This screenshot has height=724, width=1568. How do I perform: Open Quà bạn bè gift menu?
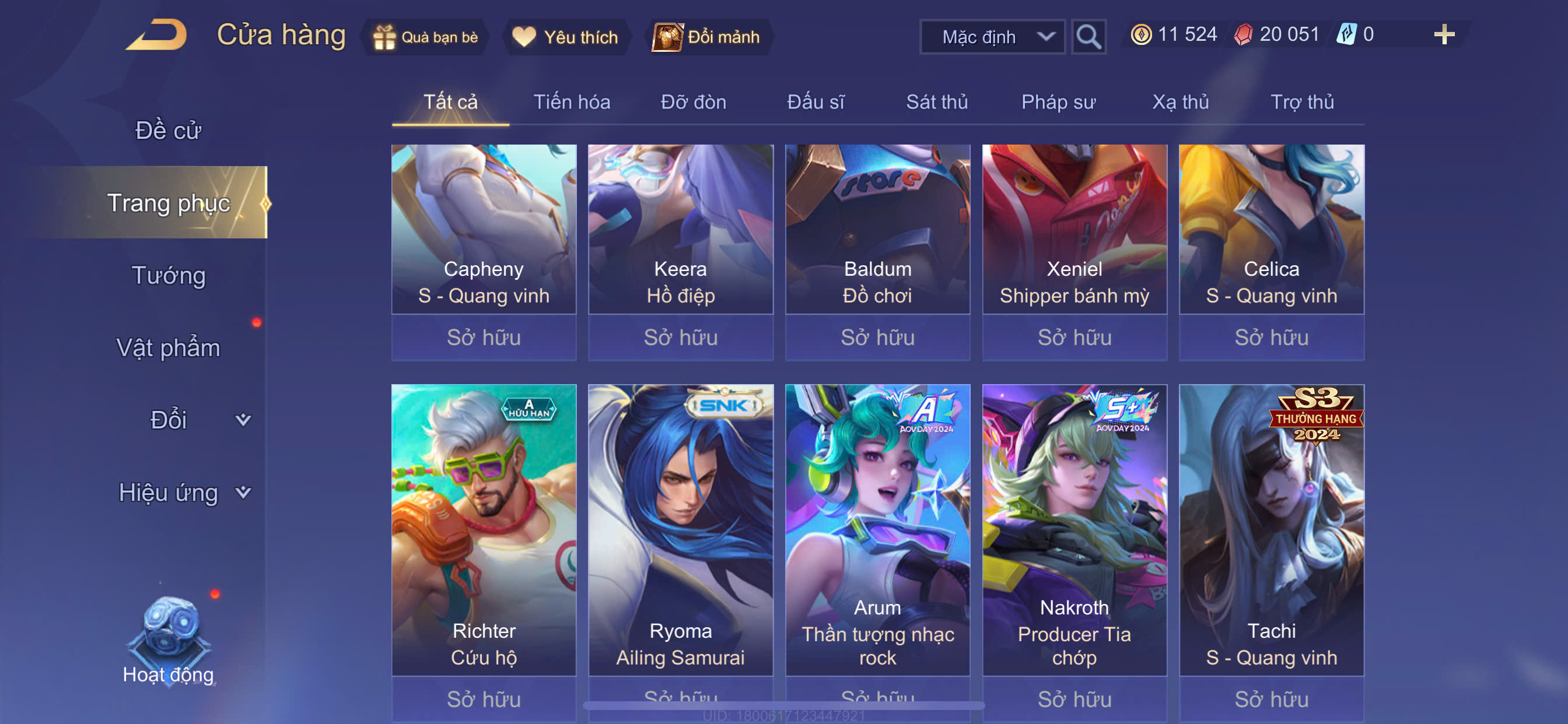pos(425,37)
